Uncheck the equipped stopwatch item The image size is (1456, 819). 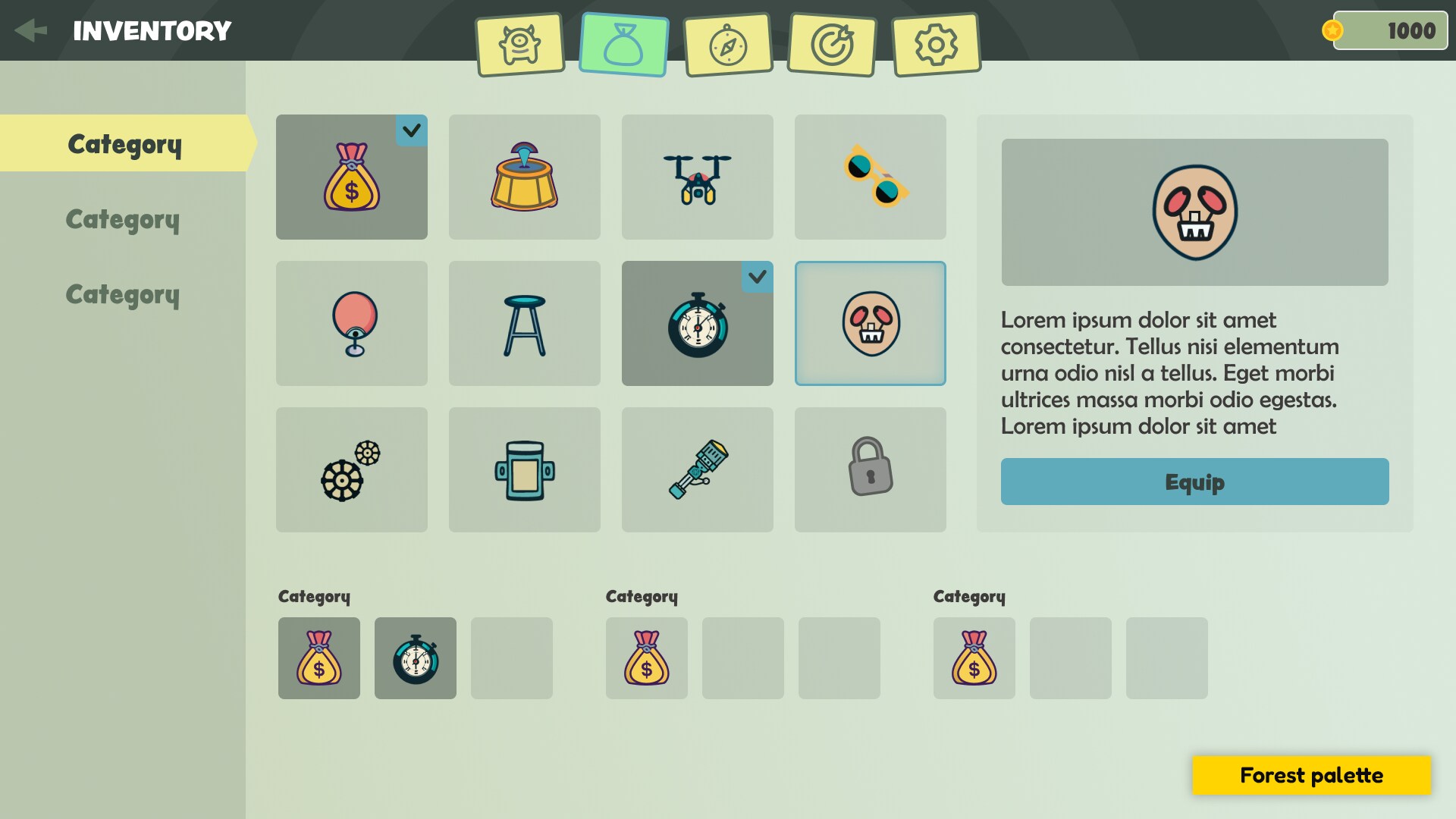[x=697, y=322]
